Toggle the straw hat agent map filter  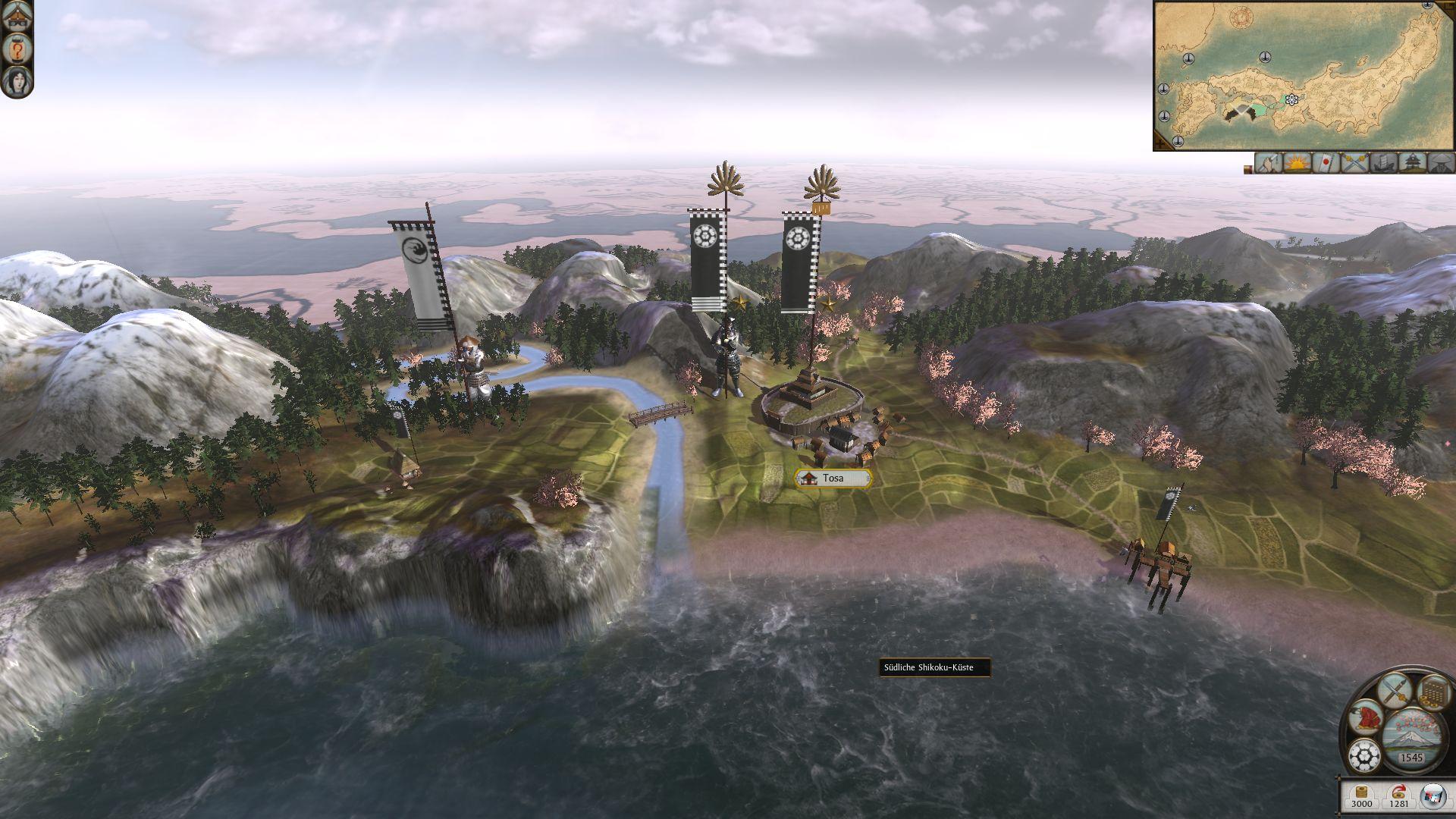[1439, 163]
